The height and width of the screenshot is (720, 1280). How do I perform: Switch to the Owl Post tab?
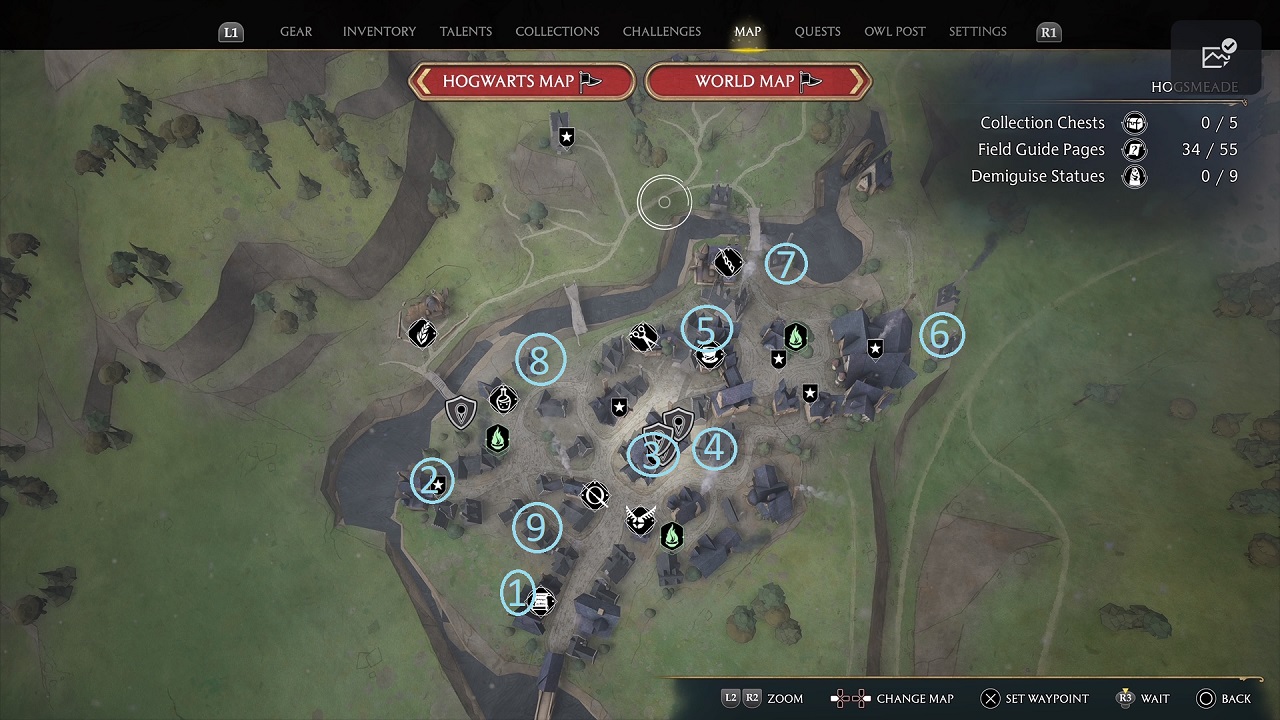(895, 32)
